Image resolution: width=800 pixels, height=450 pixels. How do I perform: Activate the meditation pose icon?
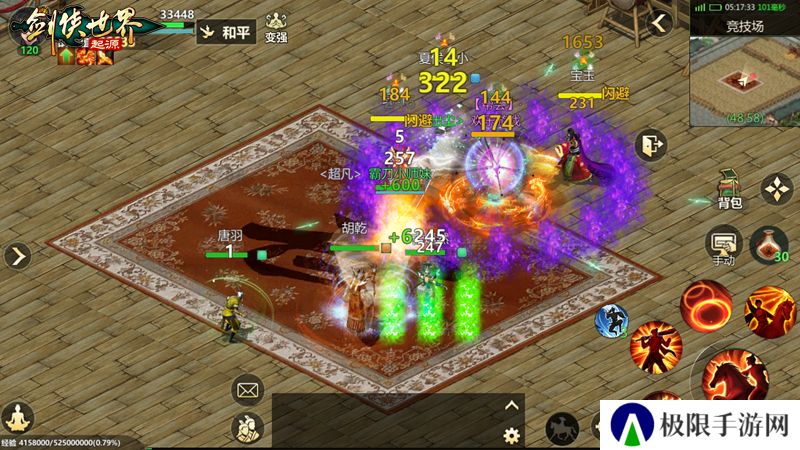17,416
